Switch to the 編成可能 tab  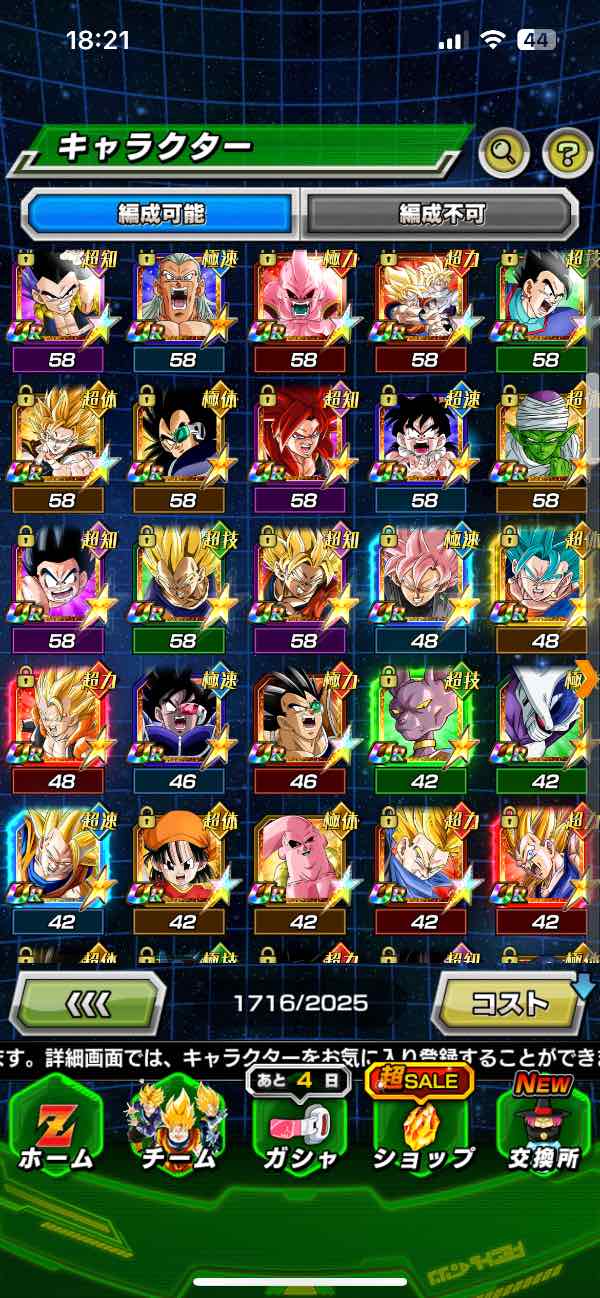pos(161,213)
